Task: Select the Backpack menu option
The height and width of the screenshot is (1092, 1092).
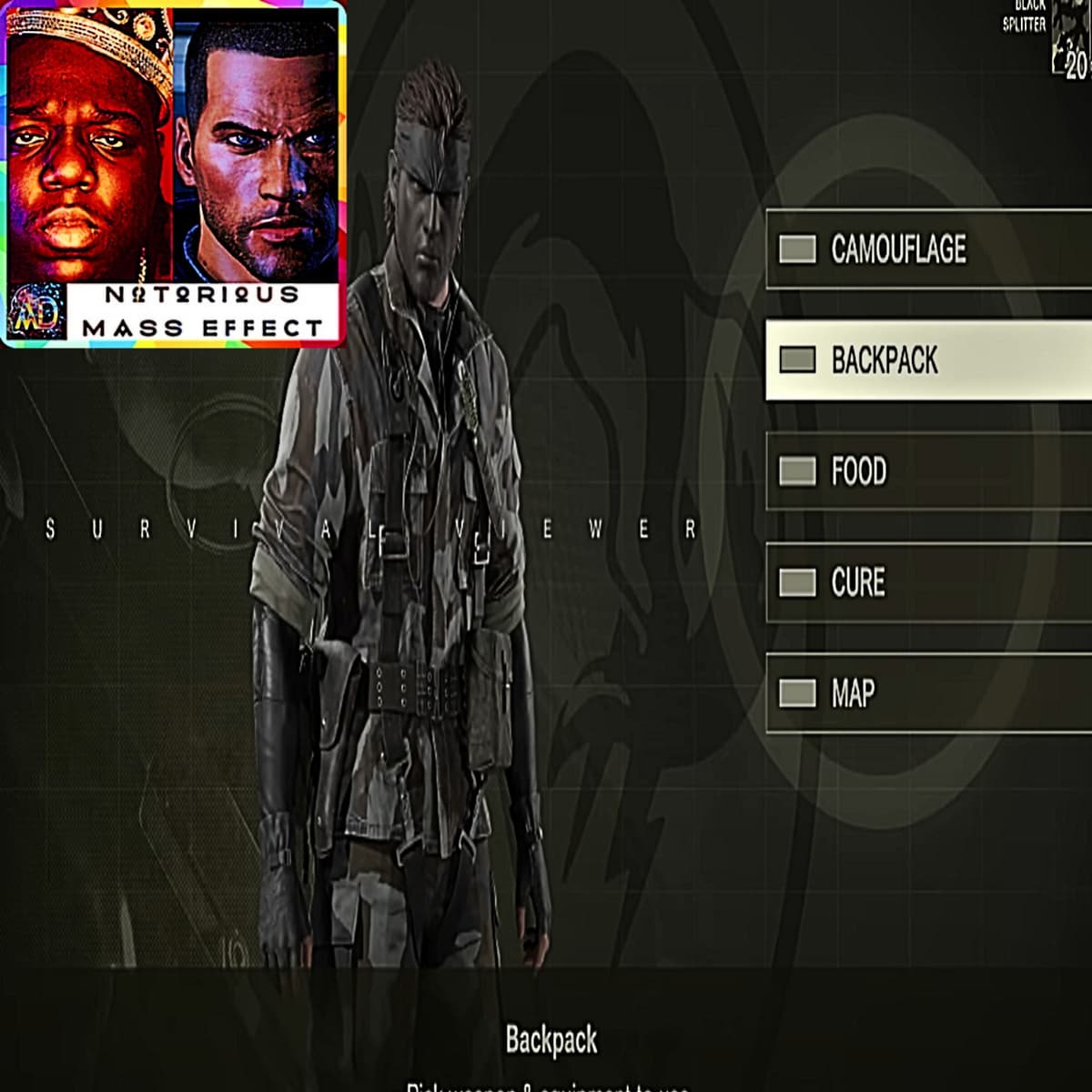Action: click(928, 360)
